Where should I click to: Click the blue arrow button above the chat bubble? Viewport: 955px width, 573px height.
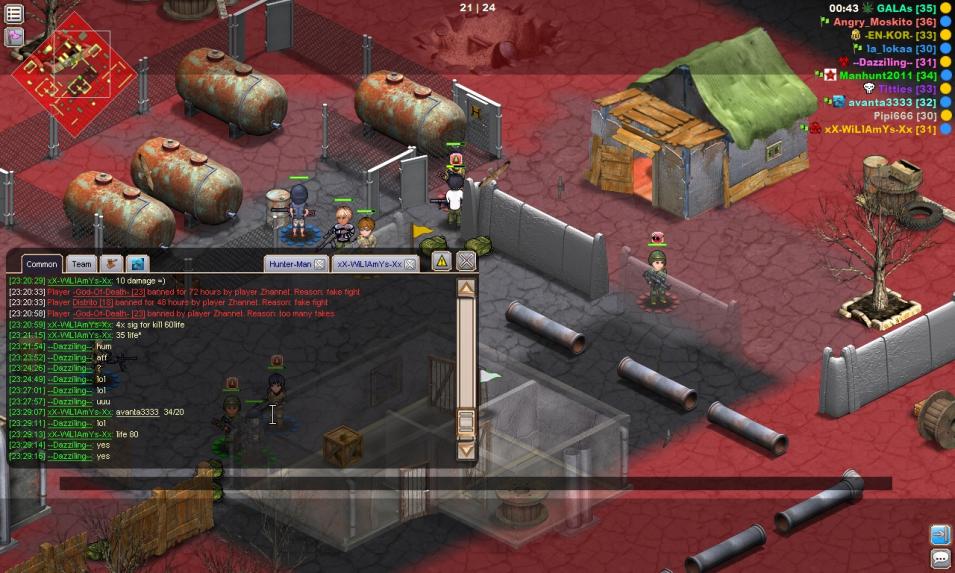[x=940, y=534]
